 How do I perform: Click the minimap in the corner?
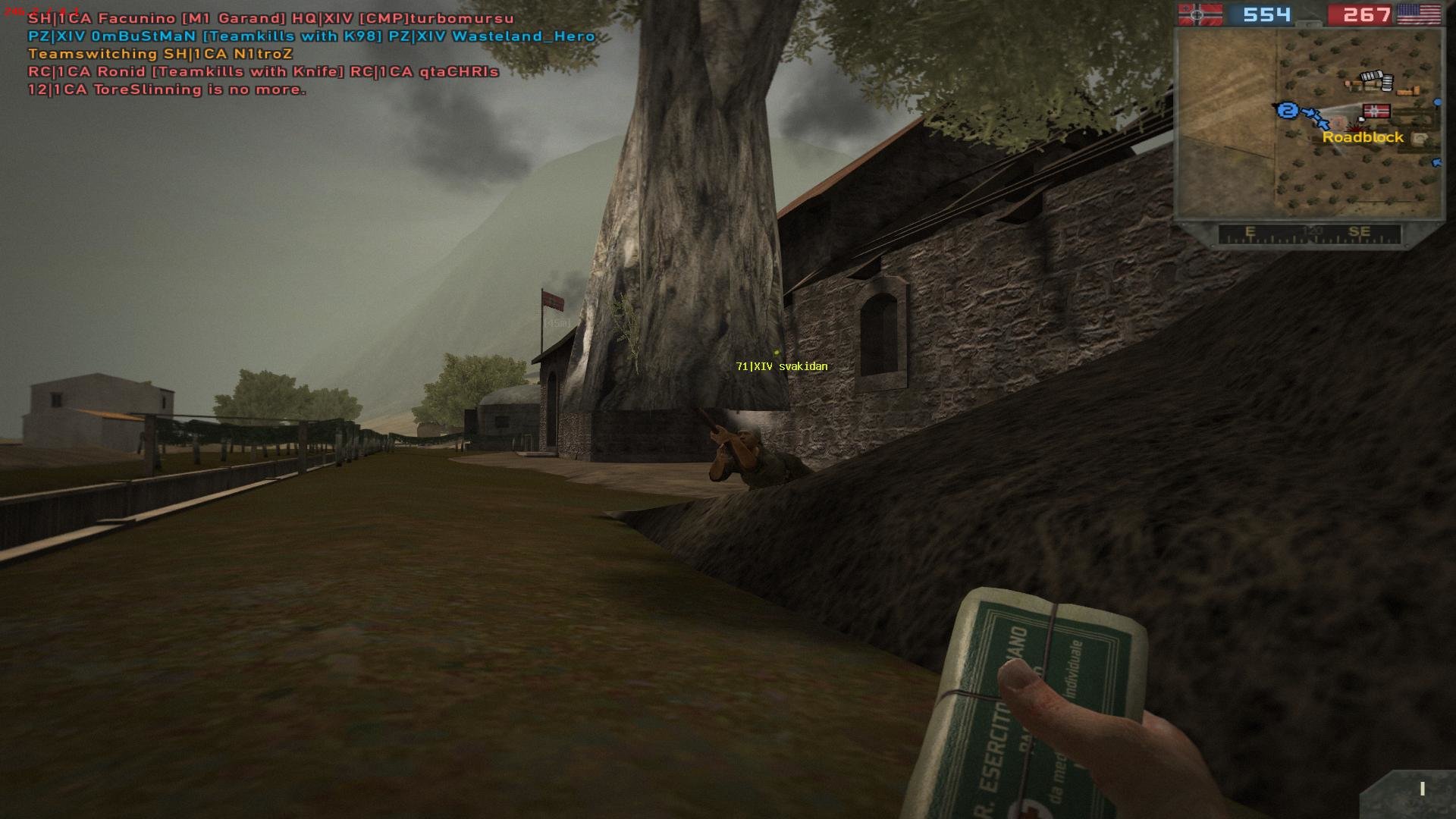pyautogui.click(x=1308, y=124)
